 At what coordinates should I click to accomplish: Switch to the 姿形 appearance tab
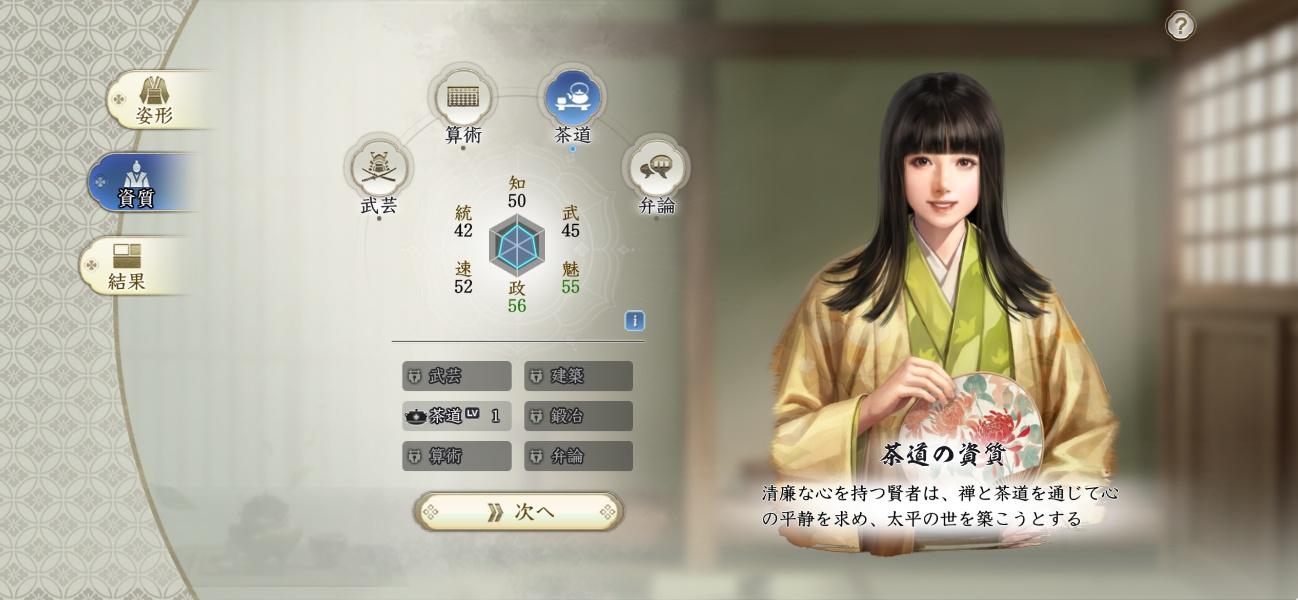154,100
